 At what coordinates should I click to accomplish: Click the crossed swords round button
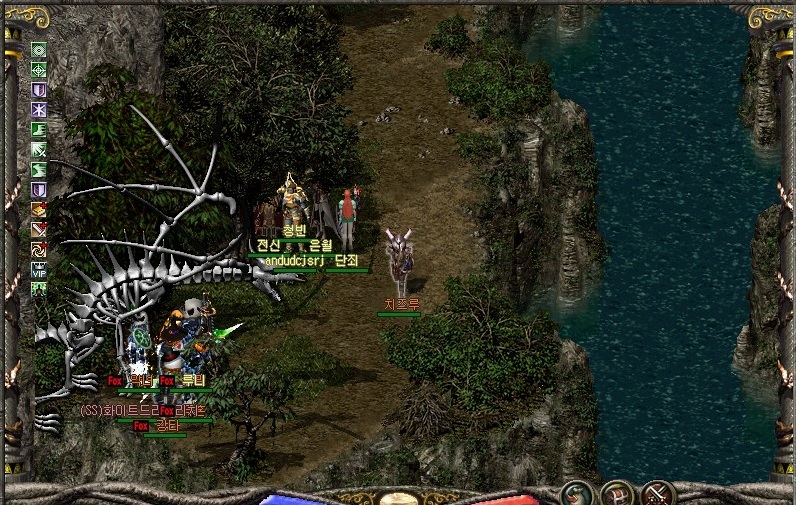657,493
